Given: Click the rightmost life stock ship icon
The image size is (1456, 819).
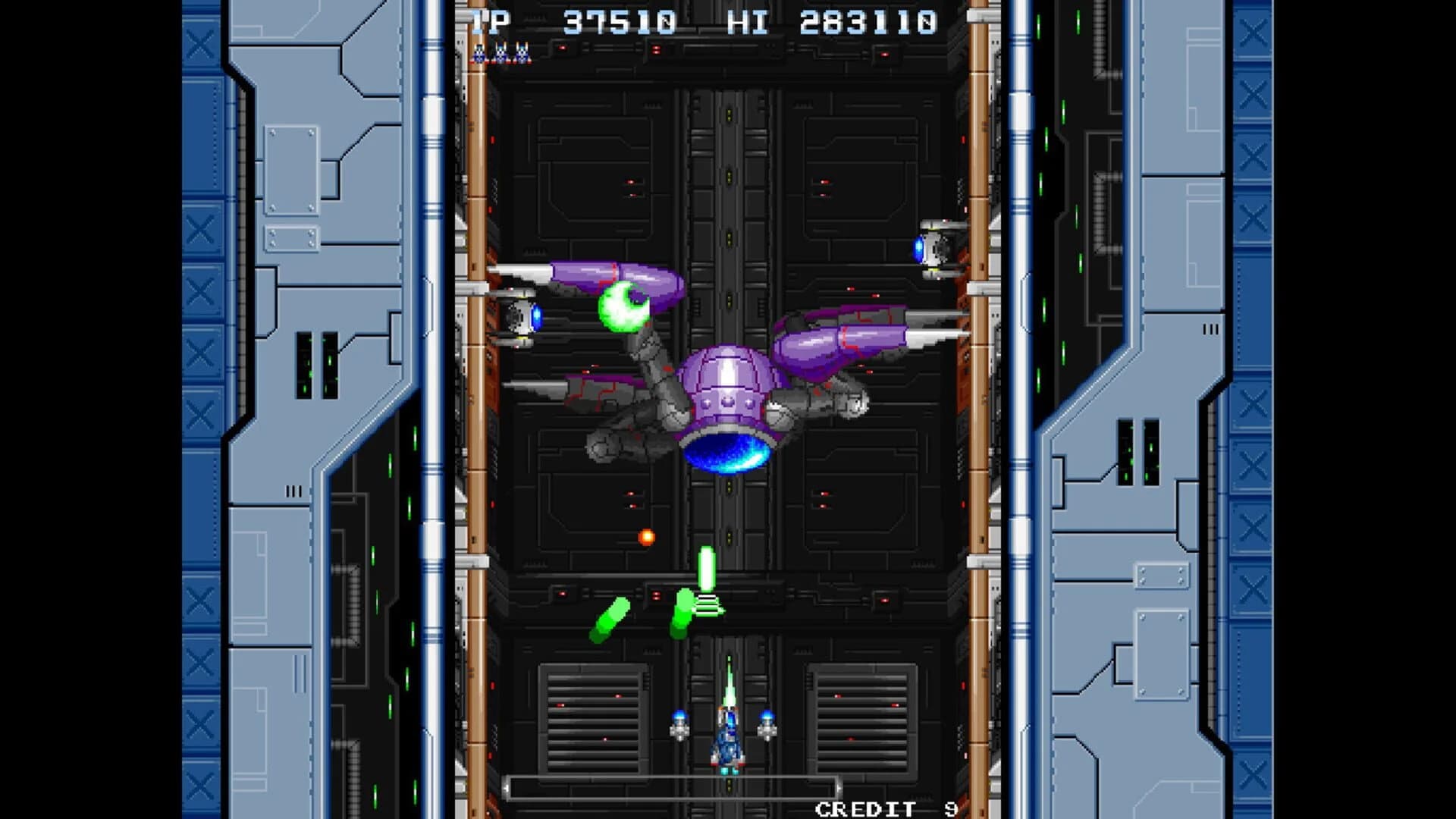Looking at the screenshot, I should tap(522, 55).
